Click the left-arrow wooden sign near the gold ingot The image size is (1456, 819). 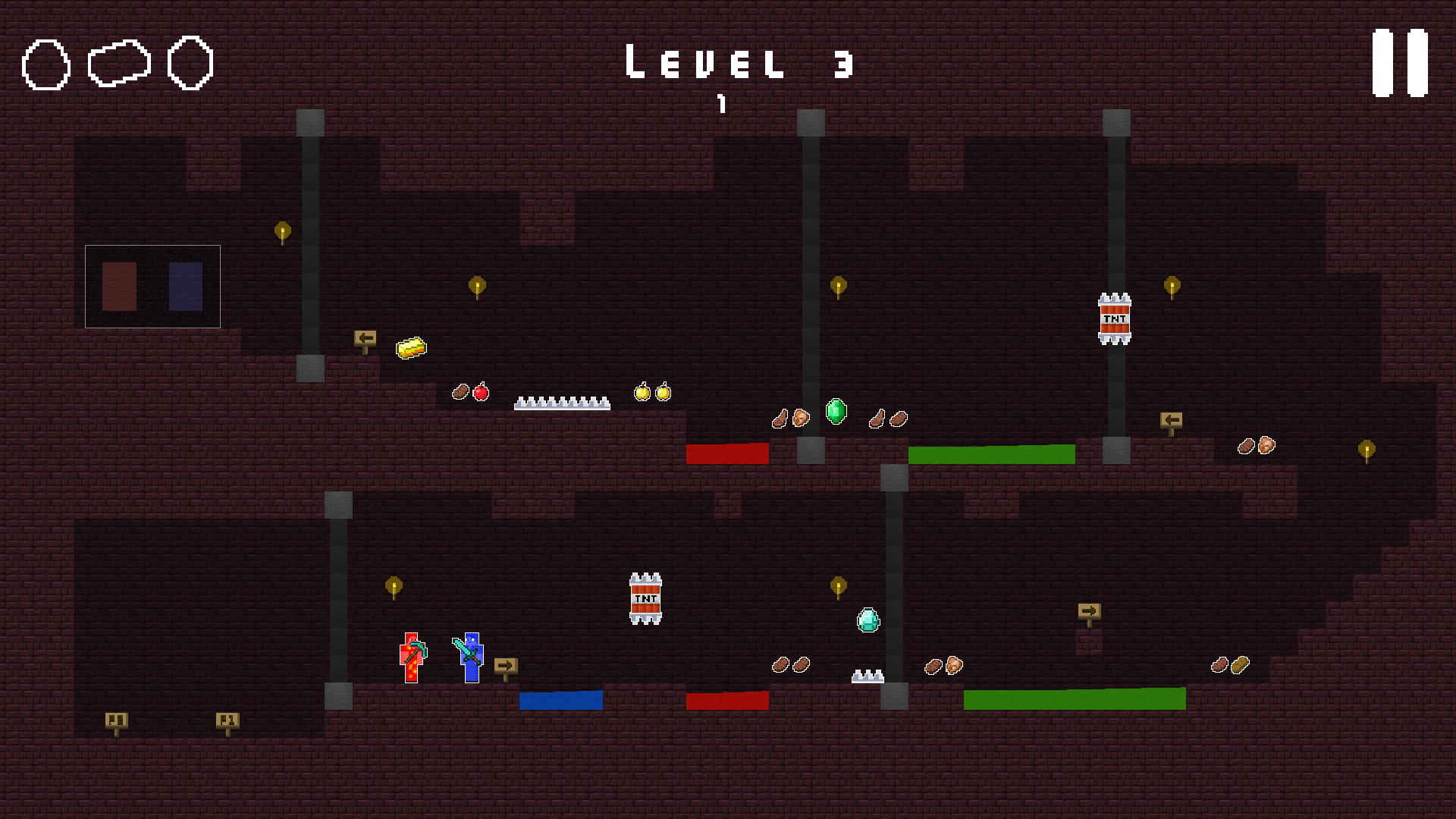coord(366,339)
